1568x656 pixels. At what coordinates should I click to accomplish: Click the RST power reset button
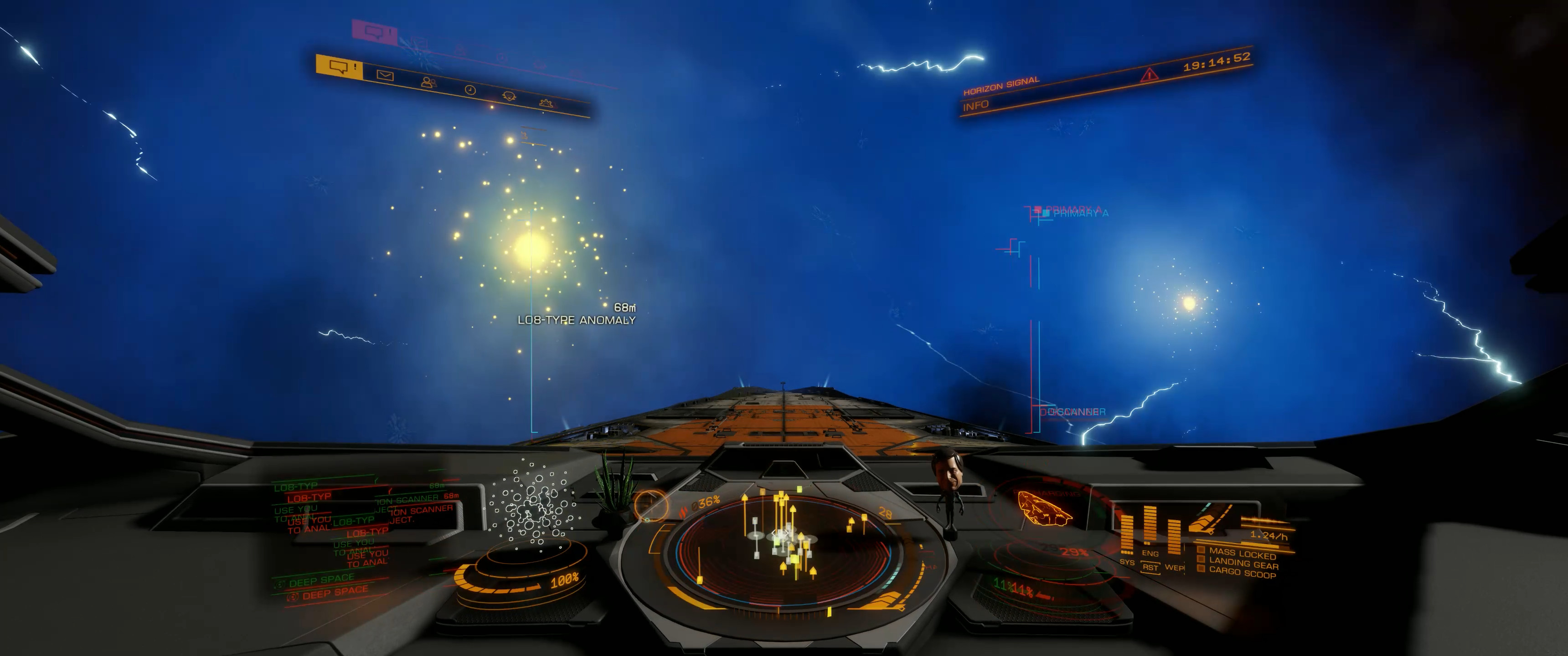pyautogui.click(x=1150, y=567)
